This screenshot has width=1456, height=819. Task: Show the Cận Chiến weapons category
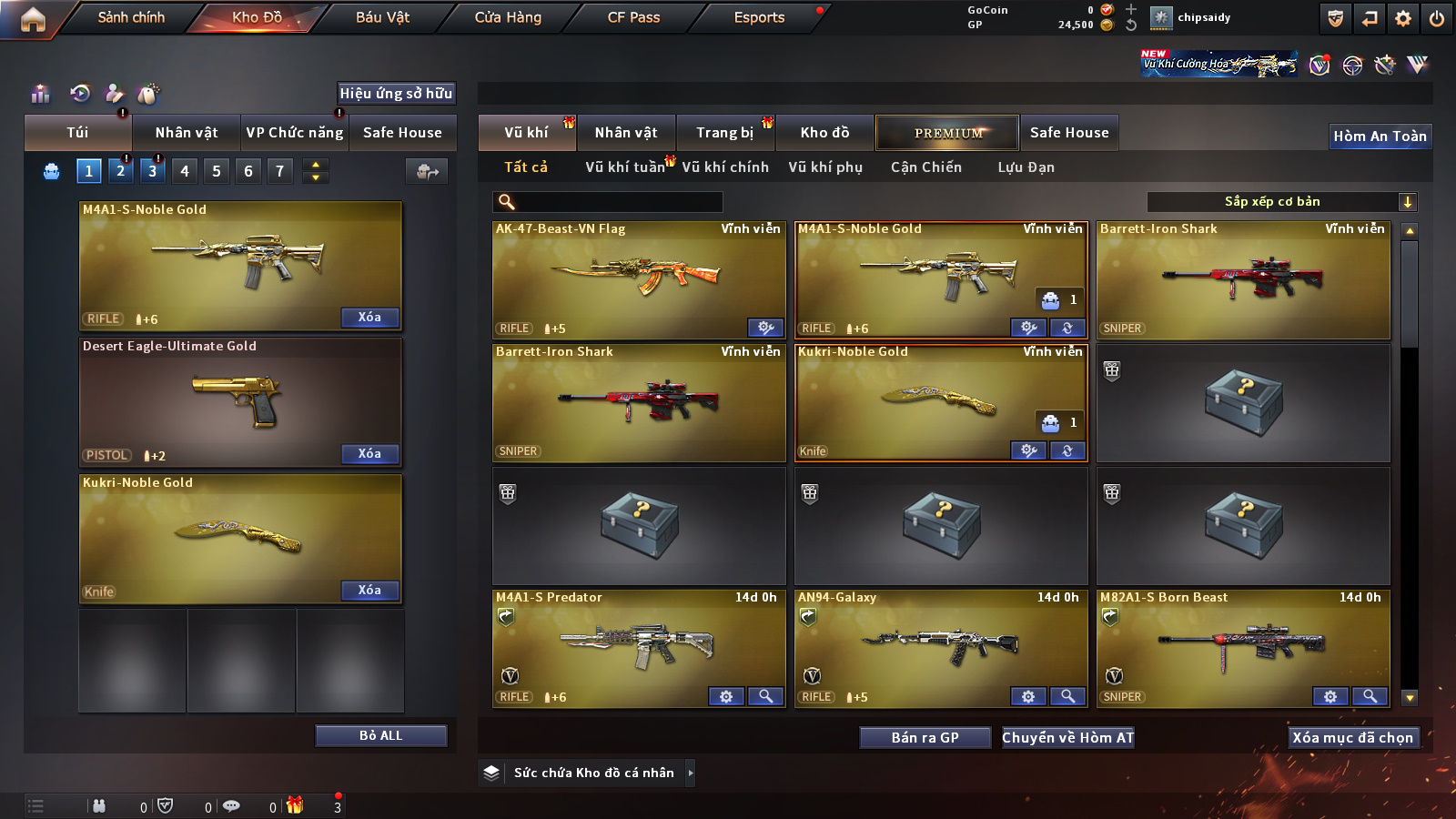(925, 167)
